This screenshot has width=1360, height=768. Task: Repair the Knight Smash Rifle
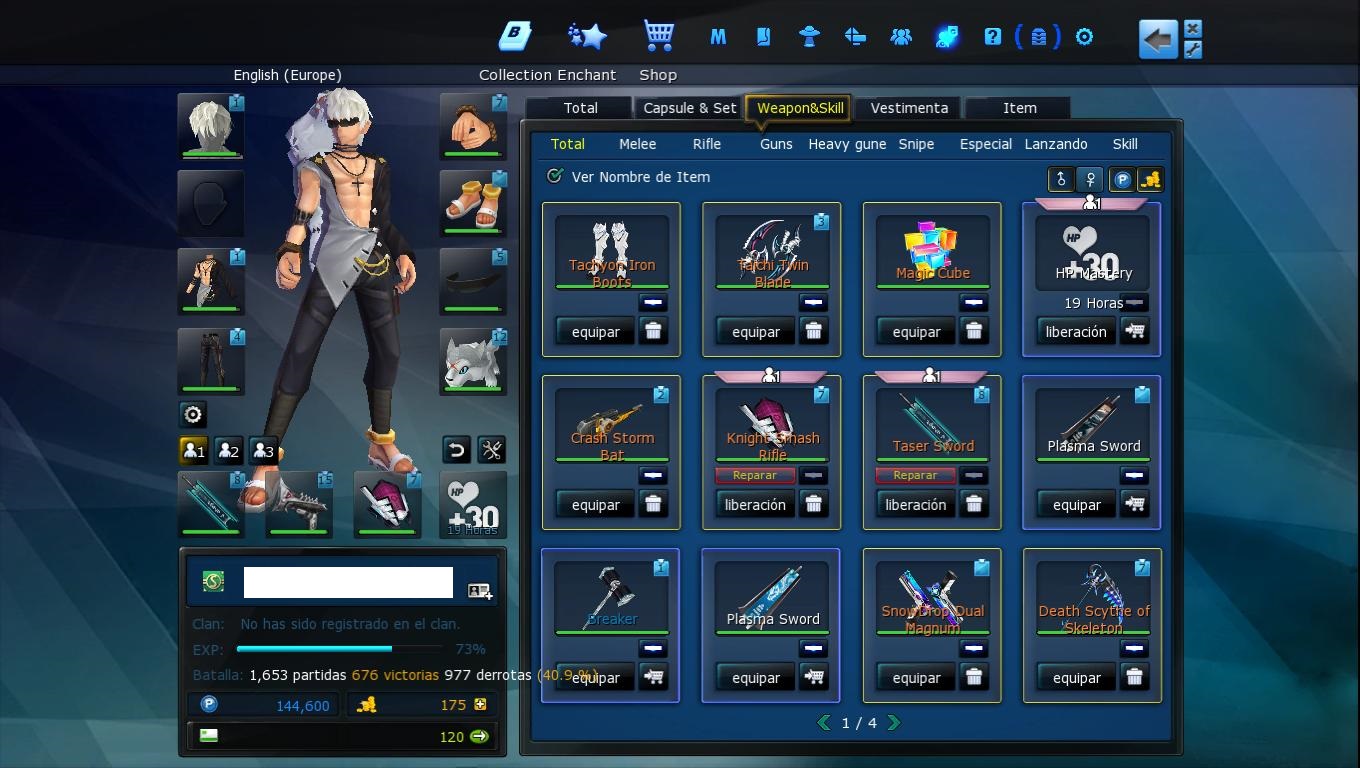tap(755, 476)
